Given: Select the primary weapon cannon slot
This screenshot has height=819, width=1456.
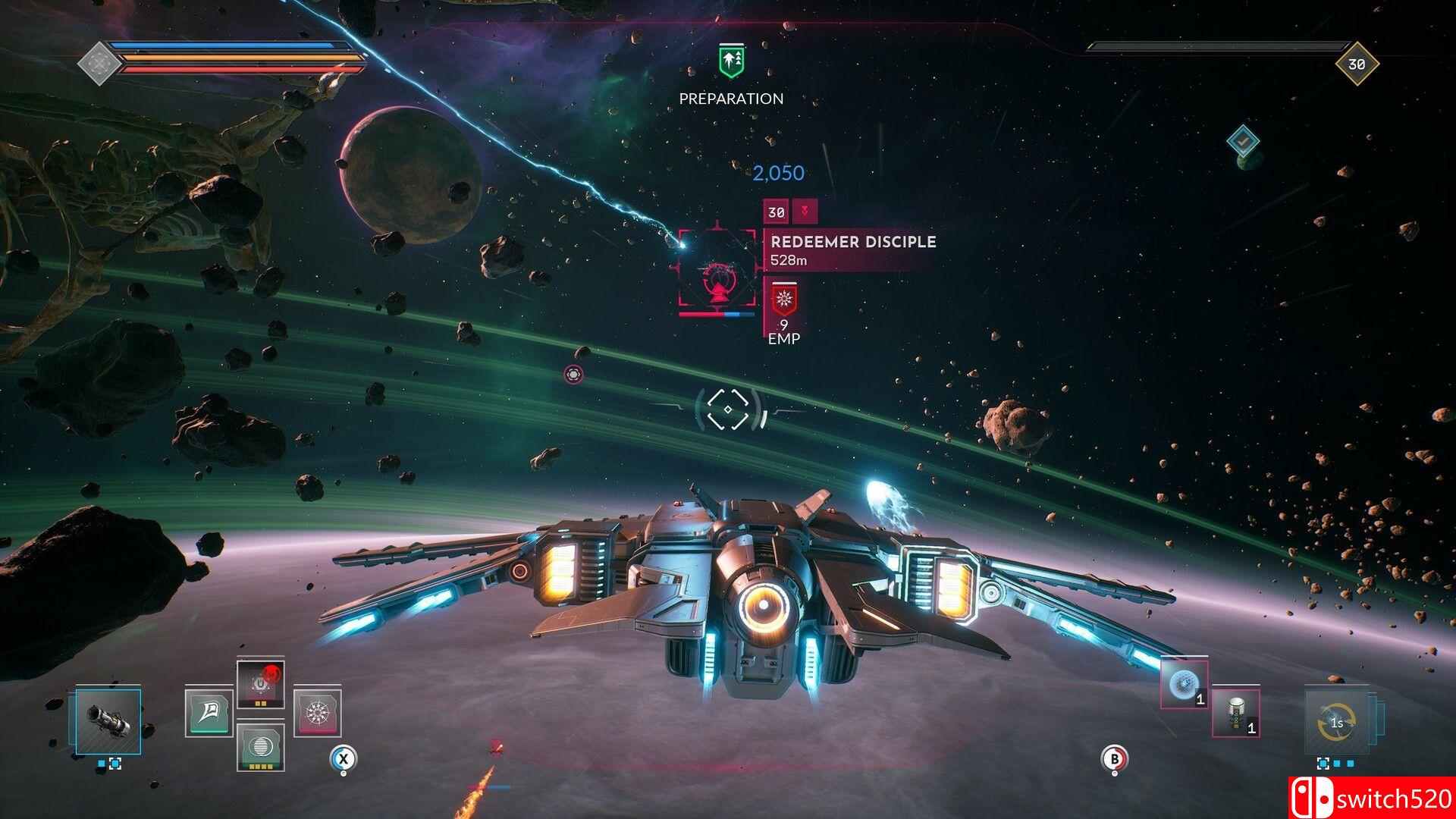Looking at the screenshot, I should pyautogui.click(x=108, y=722).
